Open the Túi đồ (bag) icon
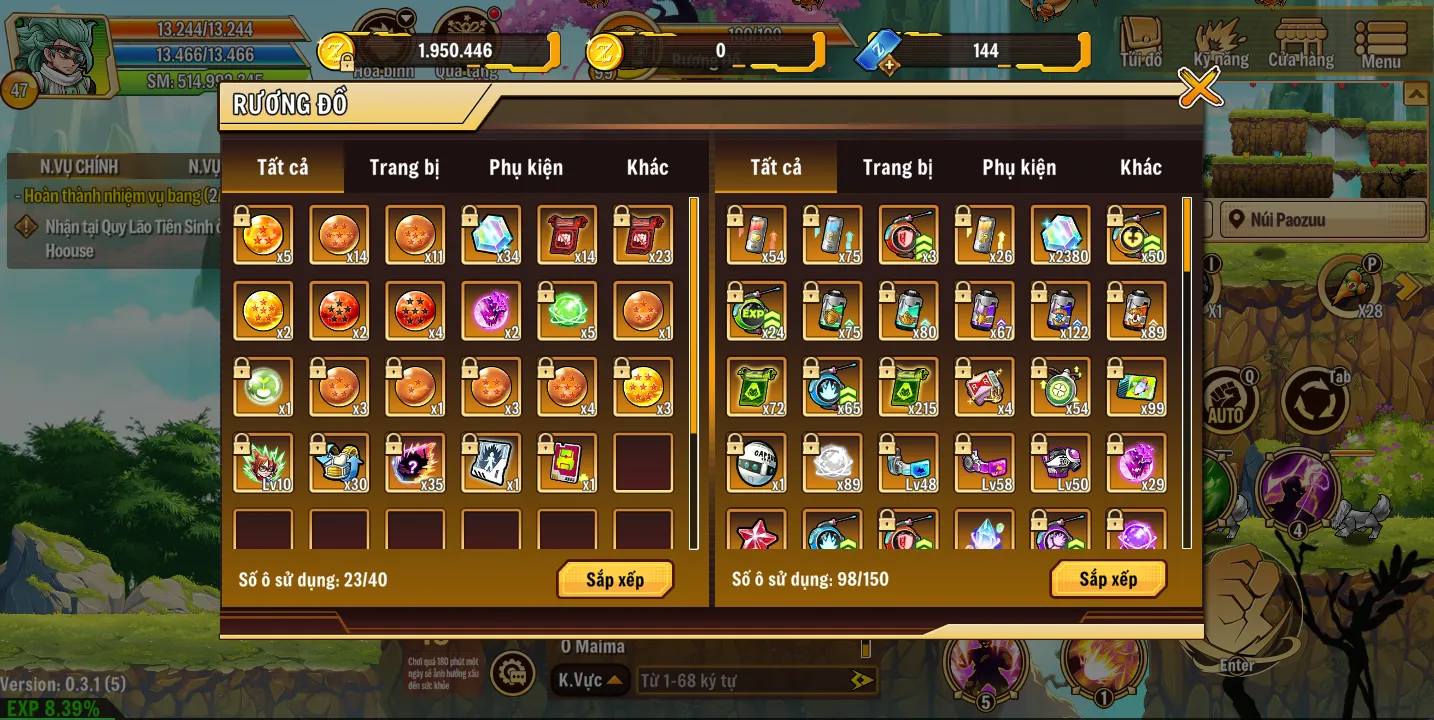 [1142, 40]
